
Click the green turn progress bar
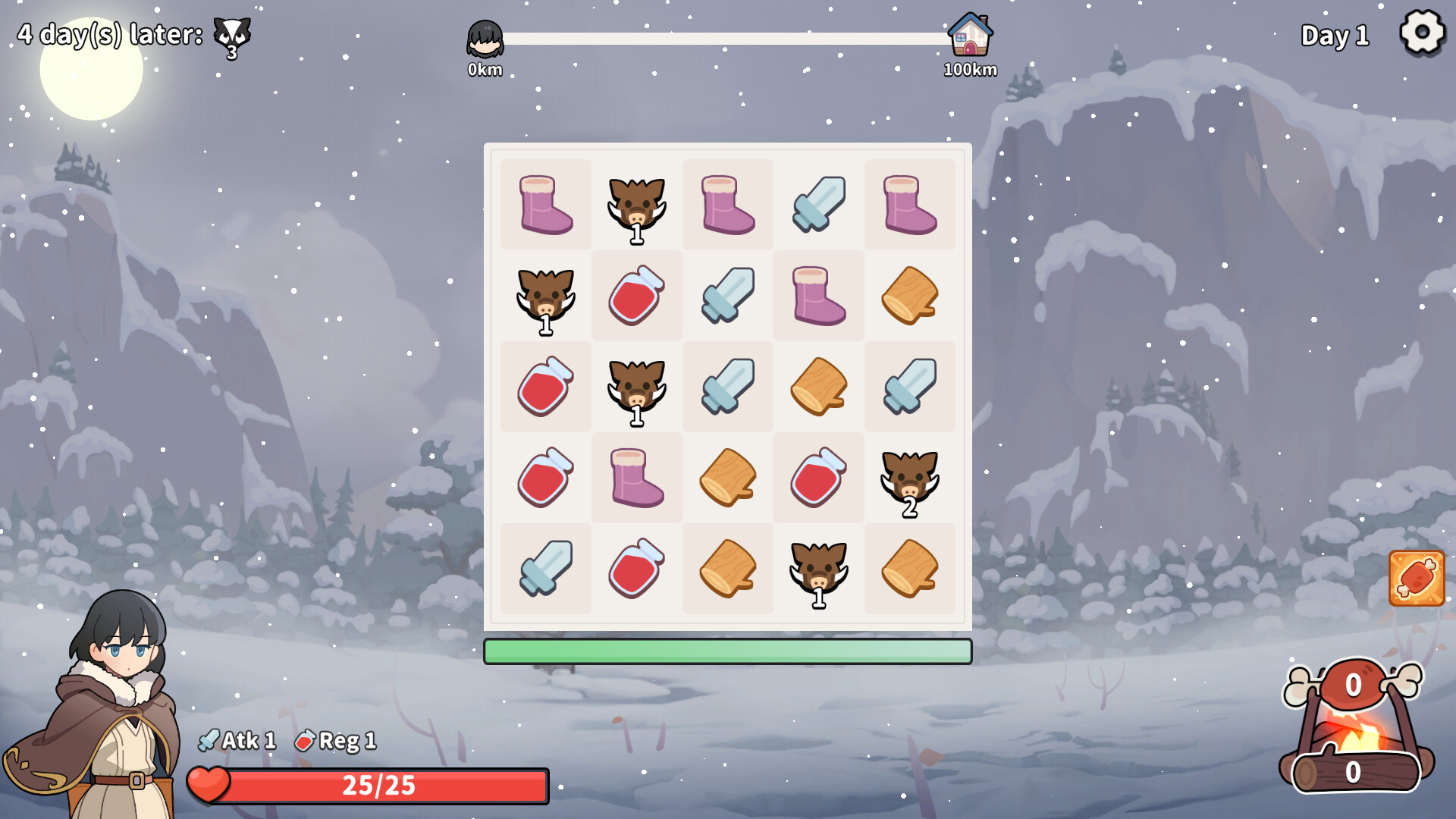728,651
